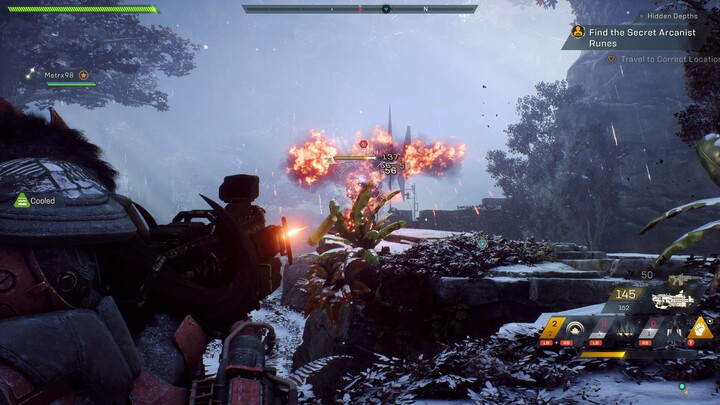Select squad member Matrx98's nameplate
This screenshot has width=720, height=405.
pos(60,75)
